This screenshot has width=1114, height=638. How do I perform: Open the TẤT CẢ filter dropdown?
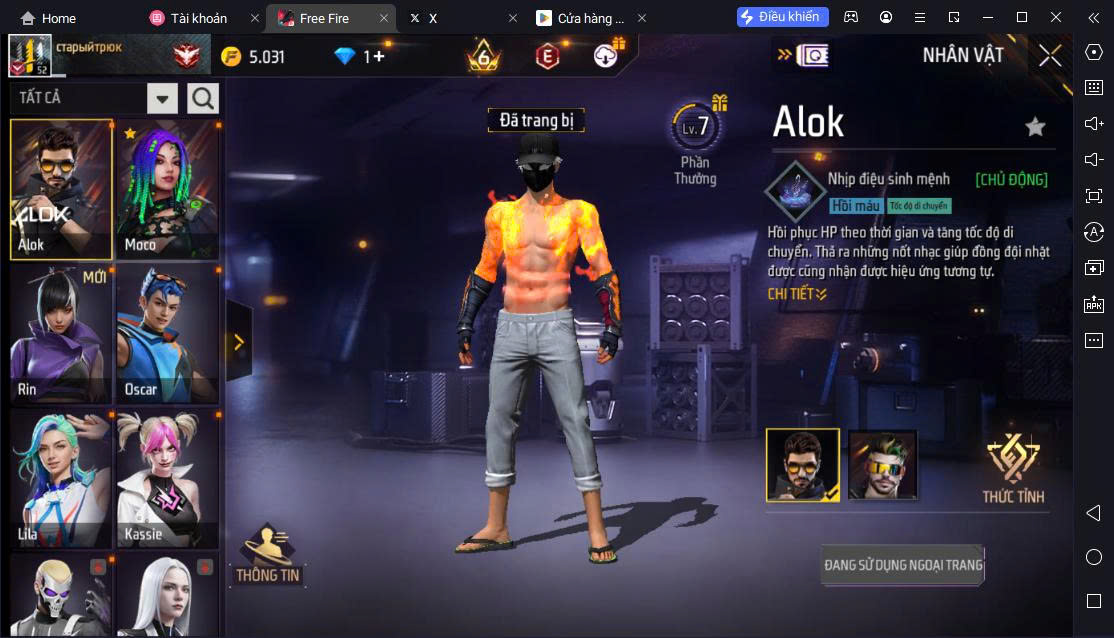pos(163,98)
